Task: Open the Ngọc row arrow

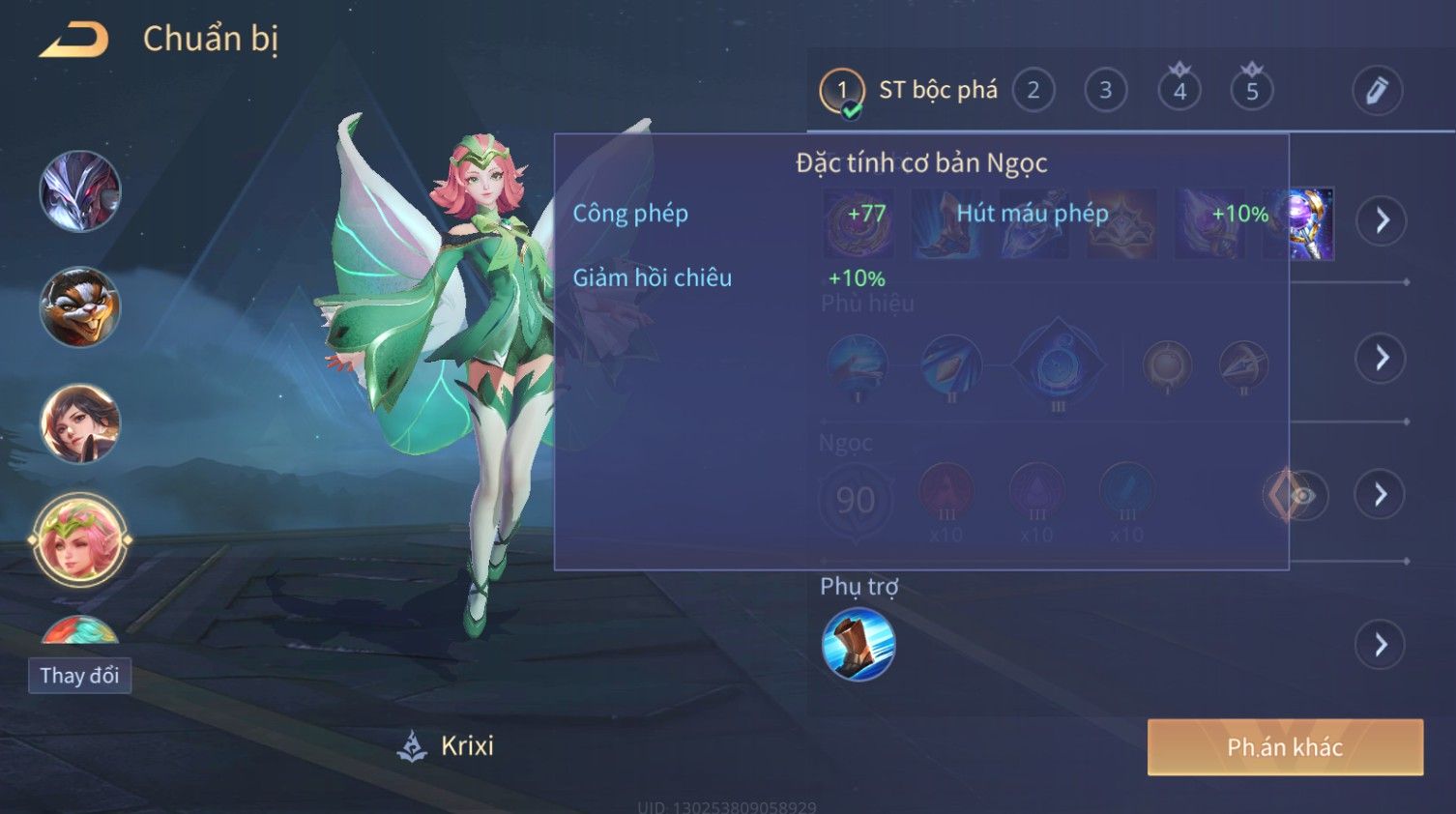Action: 1382,495
